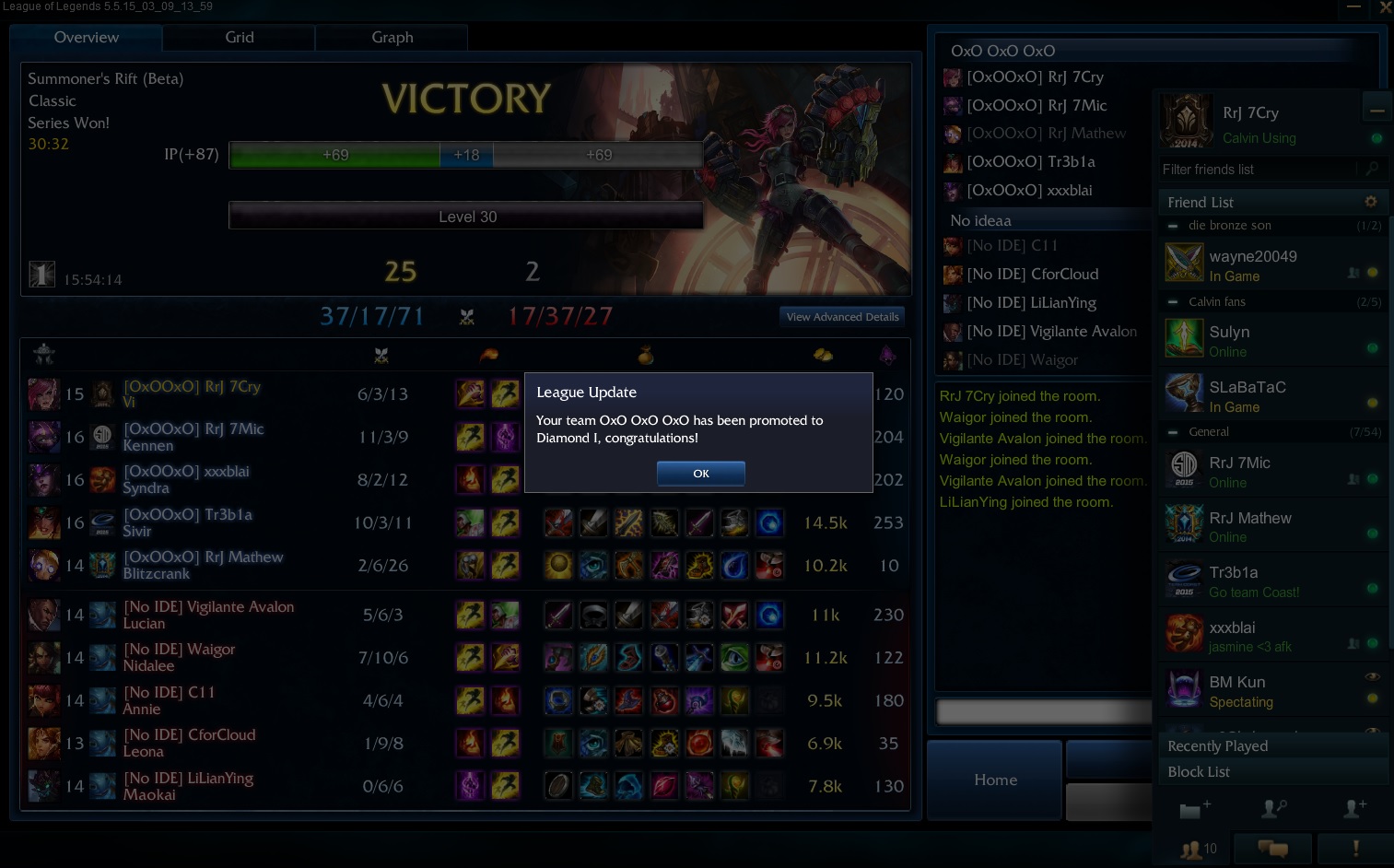Minimize the client window
Screen dimensions: 1394x868
(1353, 7)
